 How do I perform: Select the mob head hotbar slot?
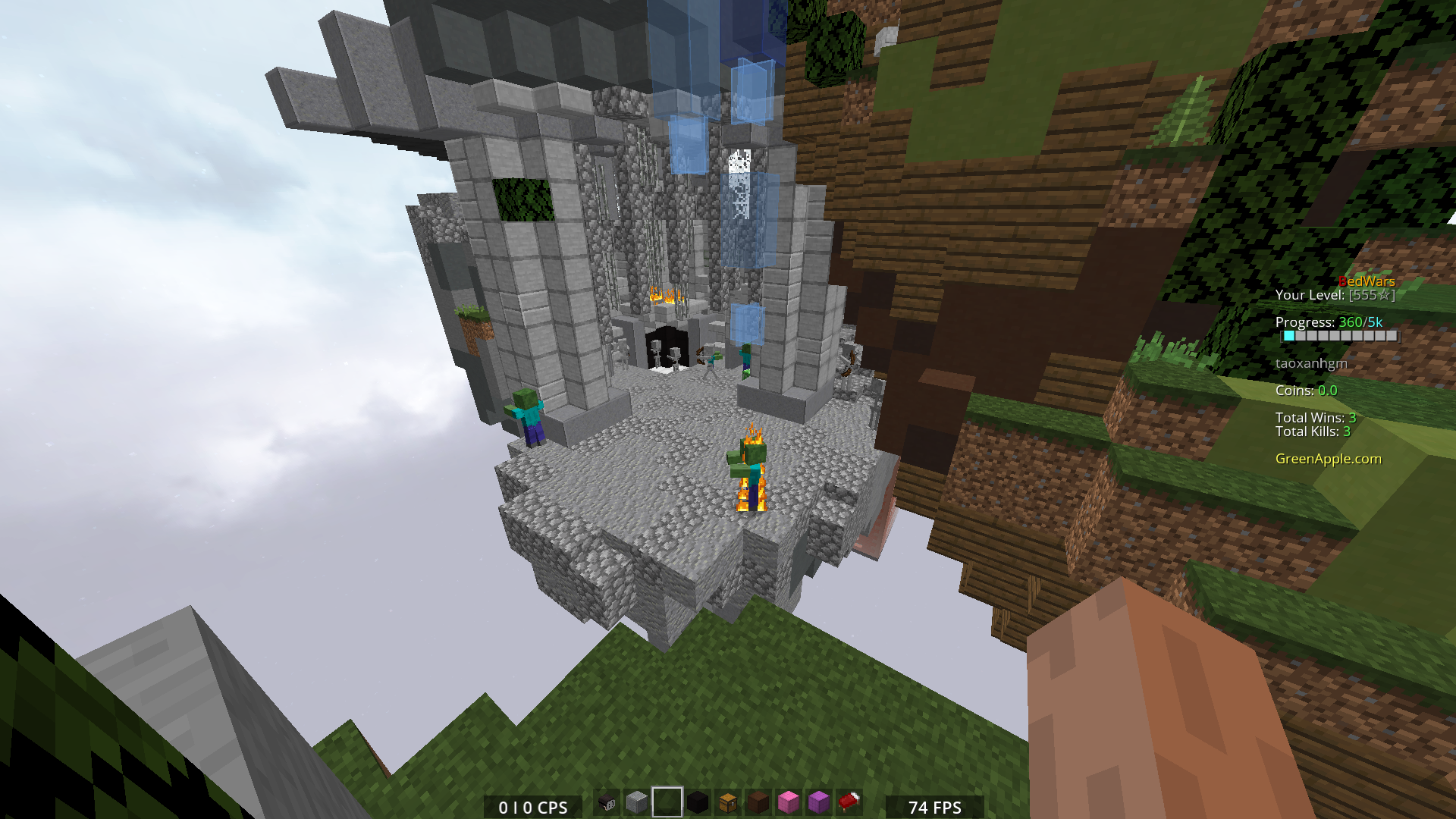coord(607,802)
